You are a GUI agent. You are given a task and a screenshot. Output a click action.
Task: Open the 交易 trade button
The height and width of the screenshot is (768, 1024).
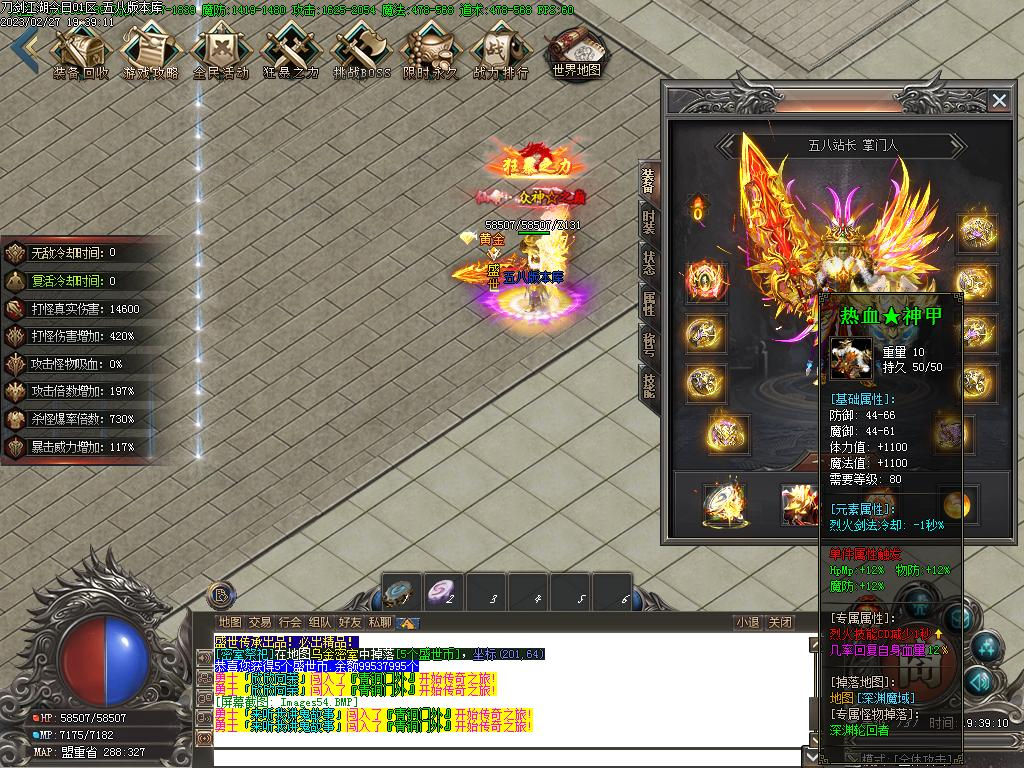coord(260,622)
